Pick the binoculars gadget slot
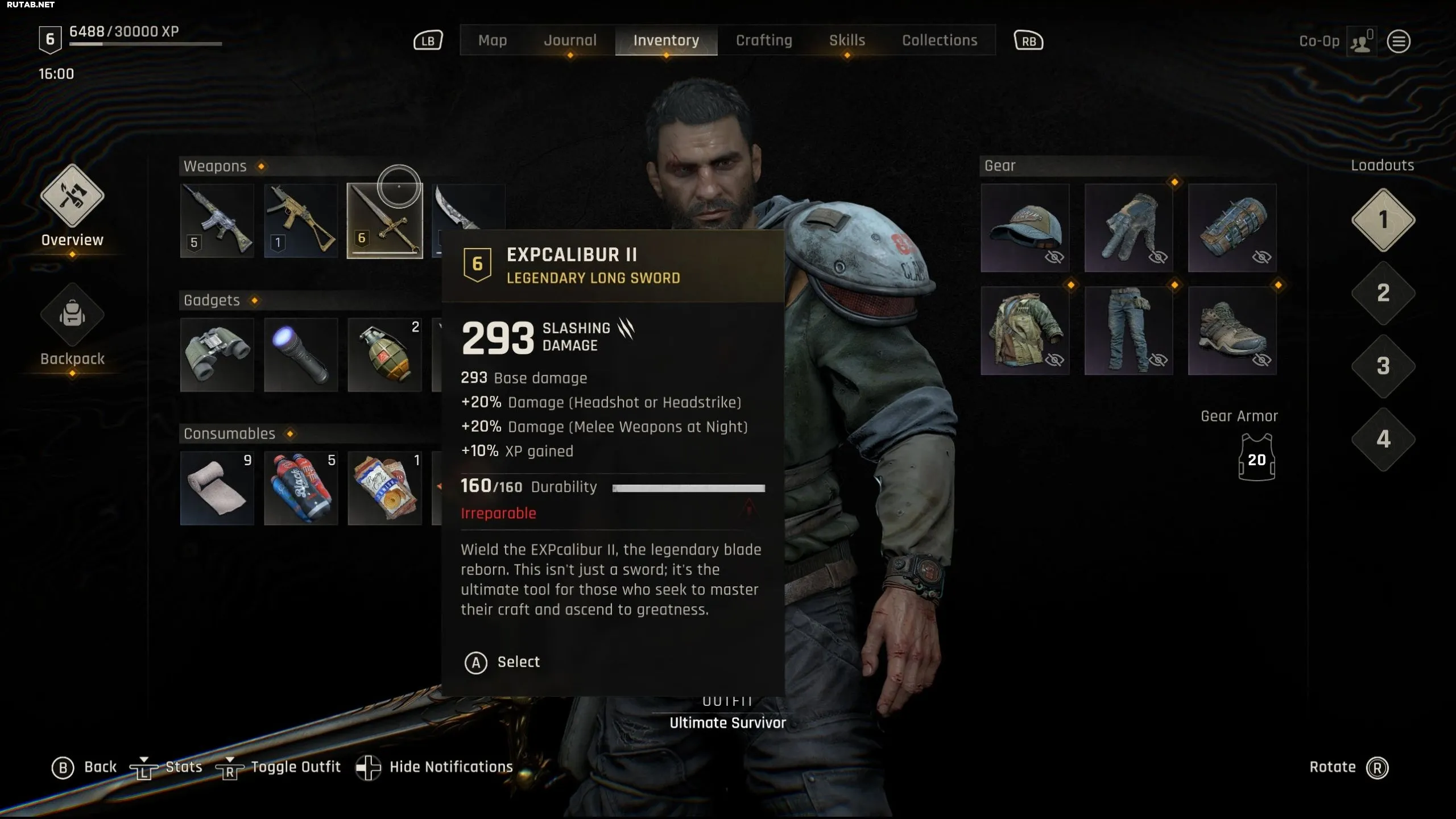Screen dimensions: 1456x819 pos(217,355)
